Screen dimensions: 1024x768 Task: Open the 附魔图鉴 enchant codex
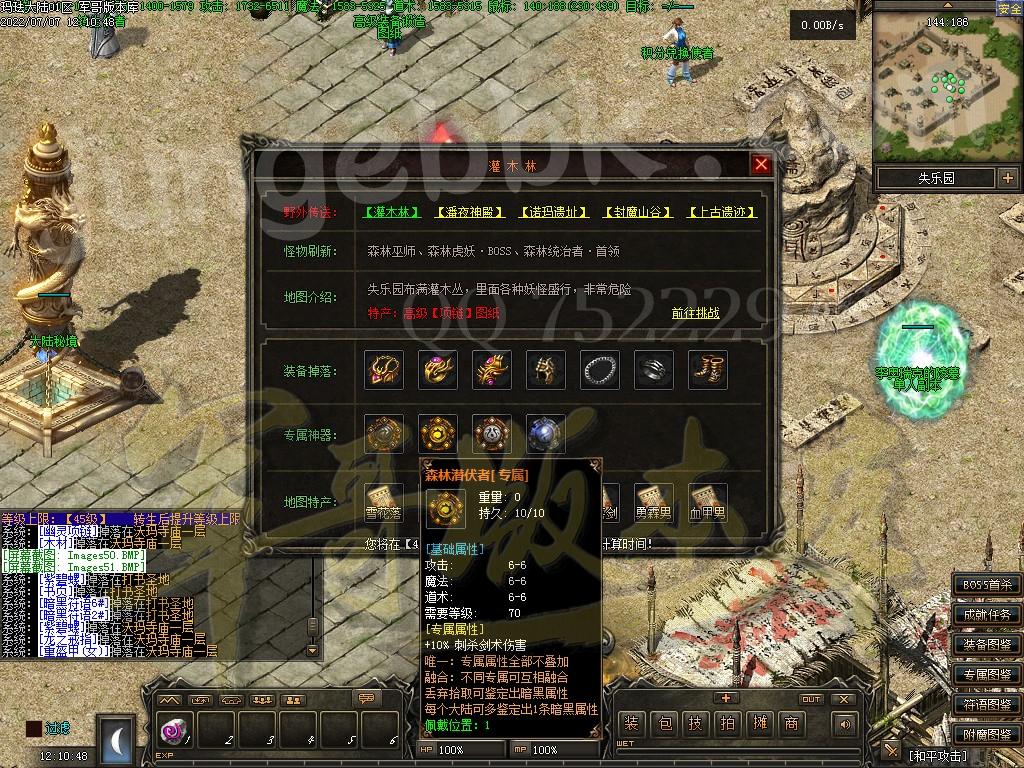(x=987, y=734)
